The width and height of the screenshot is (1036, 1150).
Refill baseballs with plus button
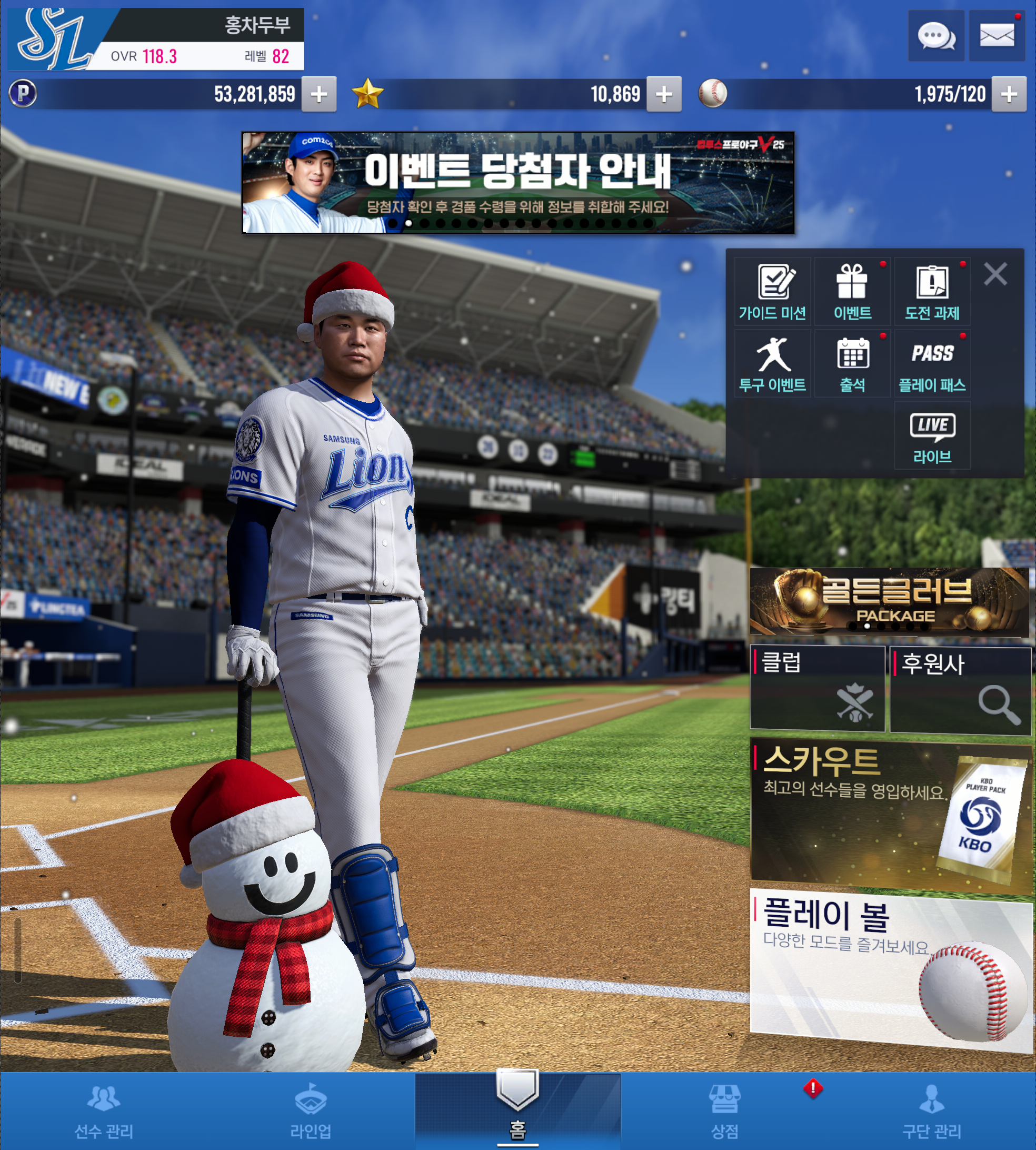tap(1009, 94)
